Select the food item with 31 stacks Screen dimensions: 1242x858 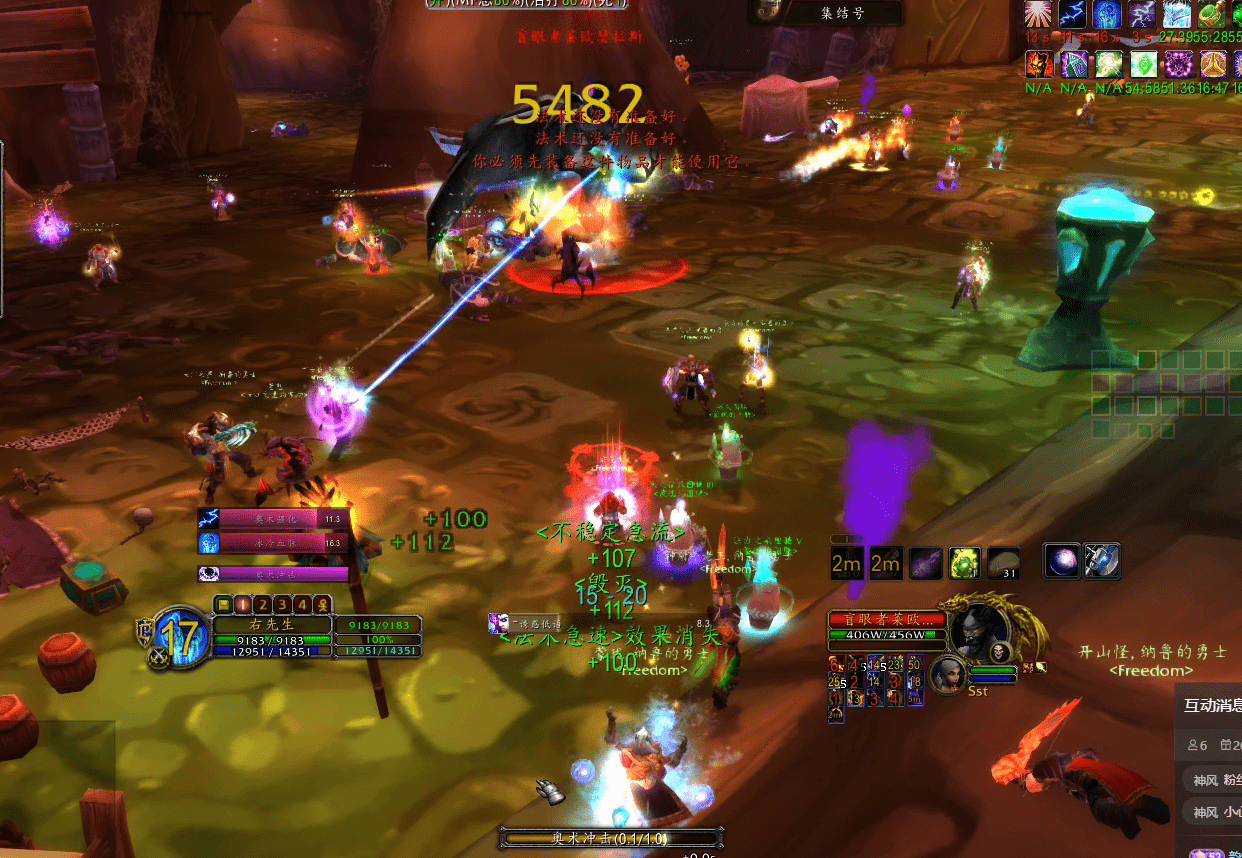(1004, 563)
